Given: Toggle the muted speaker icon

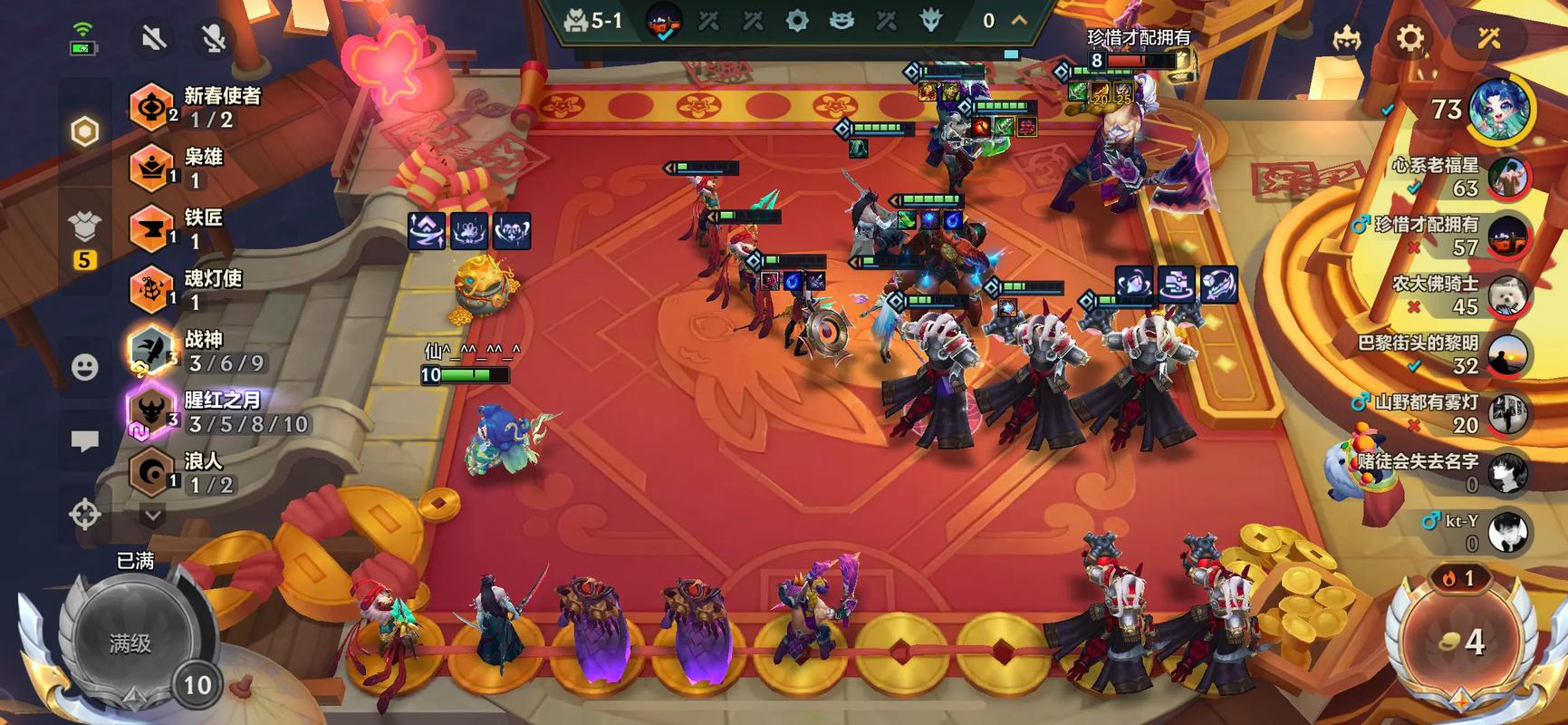Looking at the screenshot, I should (155, 38).
